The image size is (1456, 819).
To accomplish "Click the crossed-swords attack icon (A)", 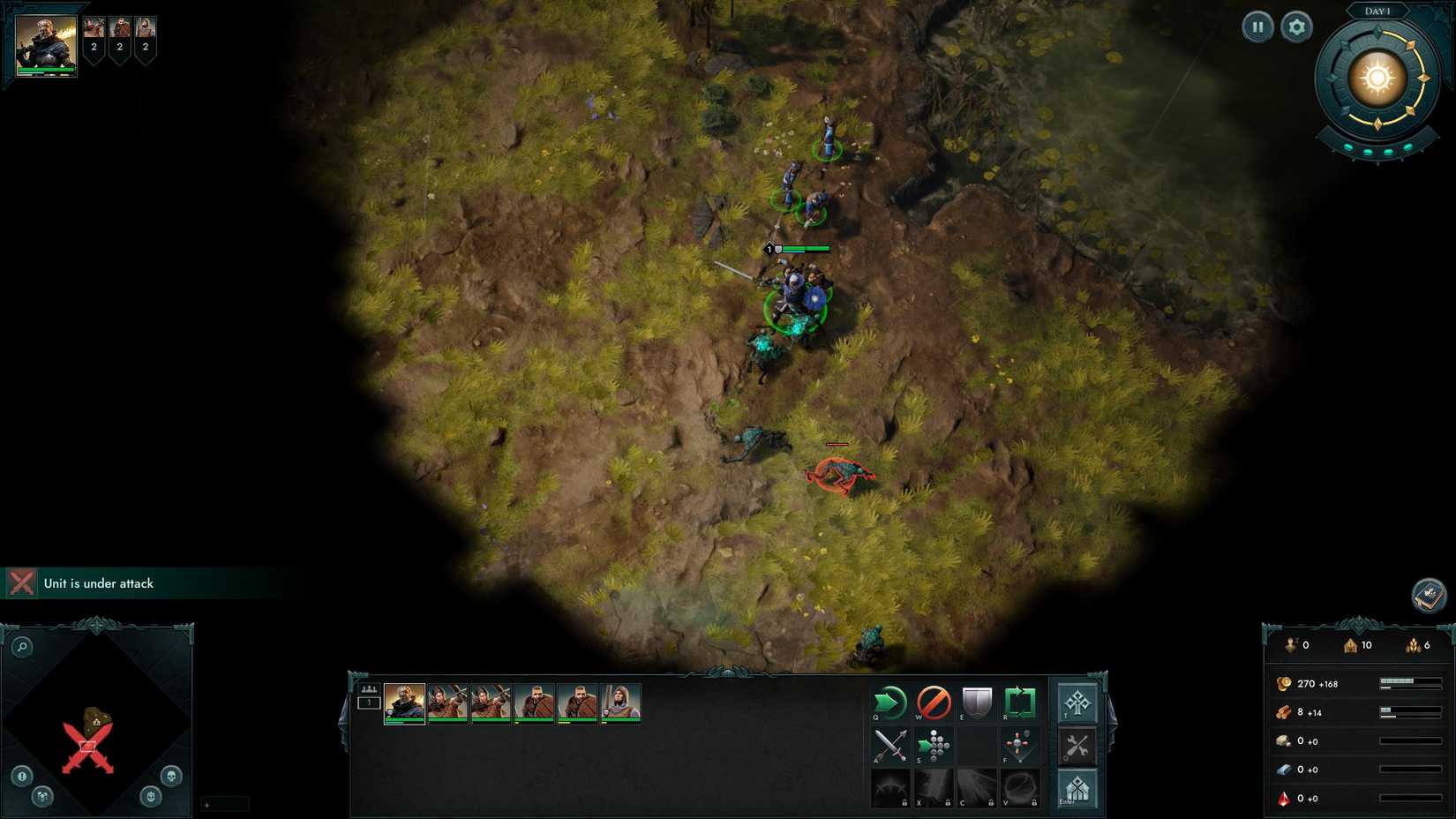I will [890, 744].
